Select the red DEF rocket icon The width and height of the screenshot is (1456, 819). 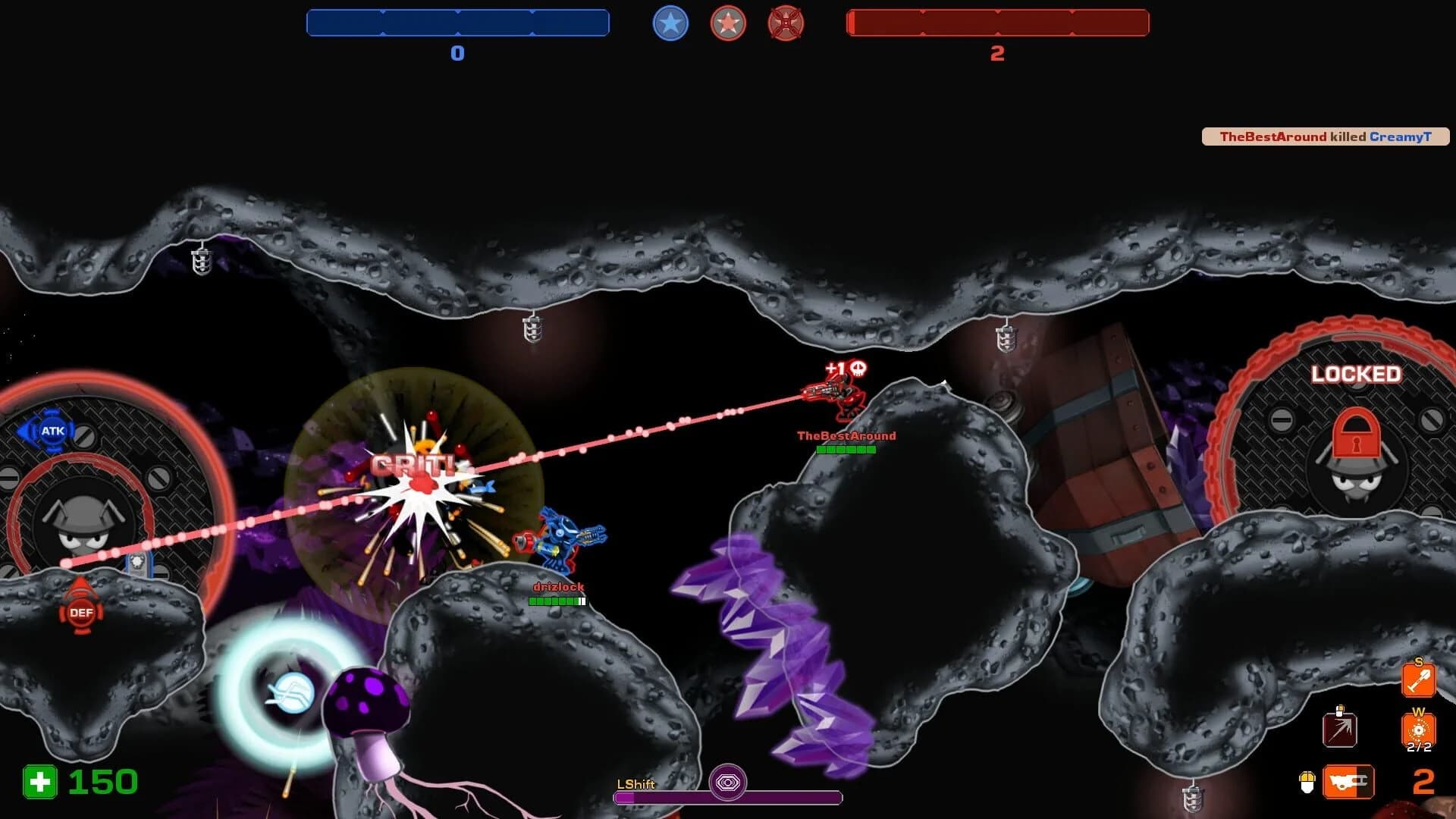80,613
